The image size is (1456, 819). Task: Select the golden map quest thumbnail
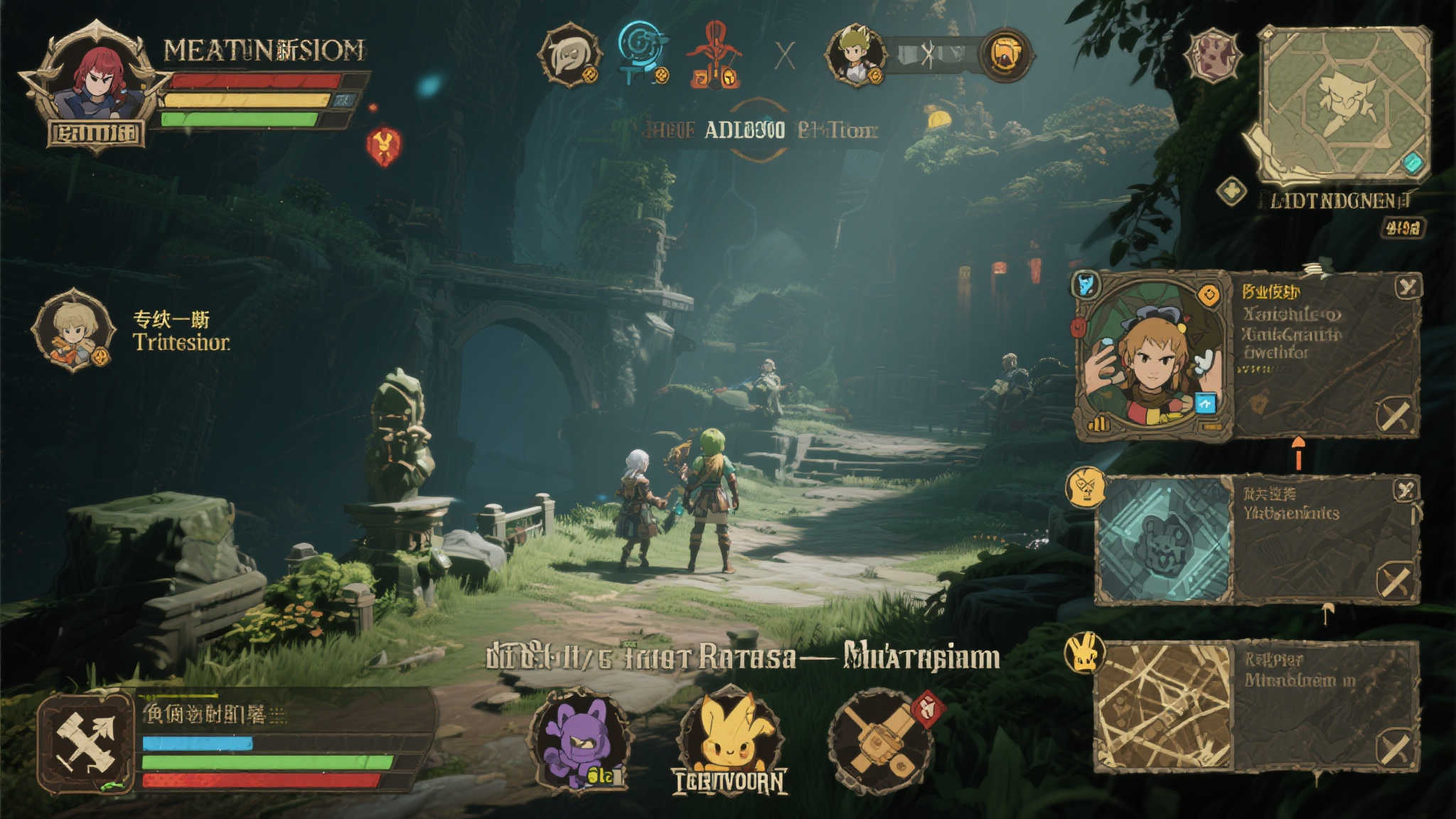pyautogui.click(x=1163, y=707)
